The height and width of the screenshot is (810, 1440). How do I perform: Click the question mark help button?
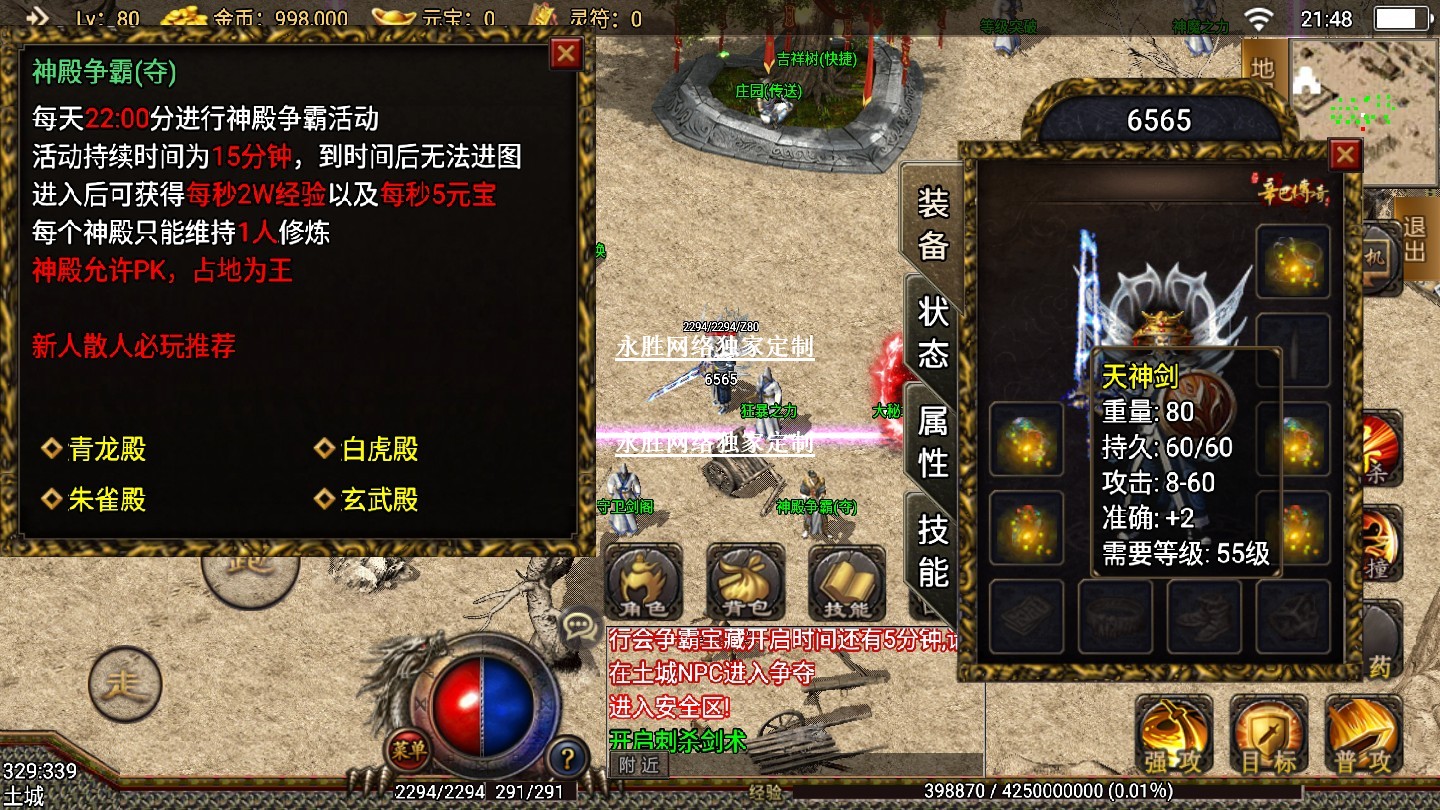(567, 756)
